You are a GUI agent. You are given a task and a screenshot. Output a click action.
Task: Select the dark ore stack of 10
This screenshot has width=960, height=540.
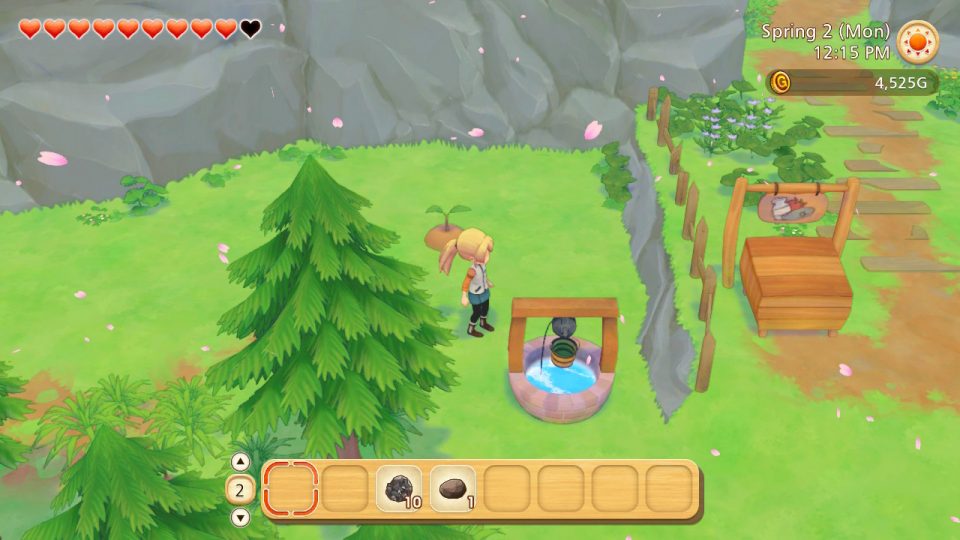[x=401, y=489]
